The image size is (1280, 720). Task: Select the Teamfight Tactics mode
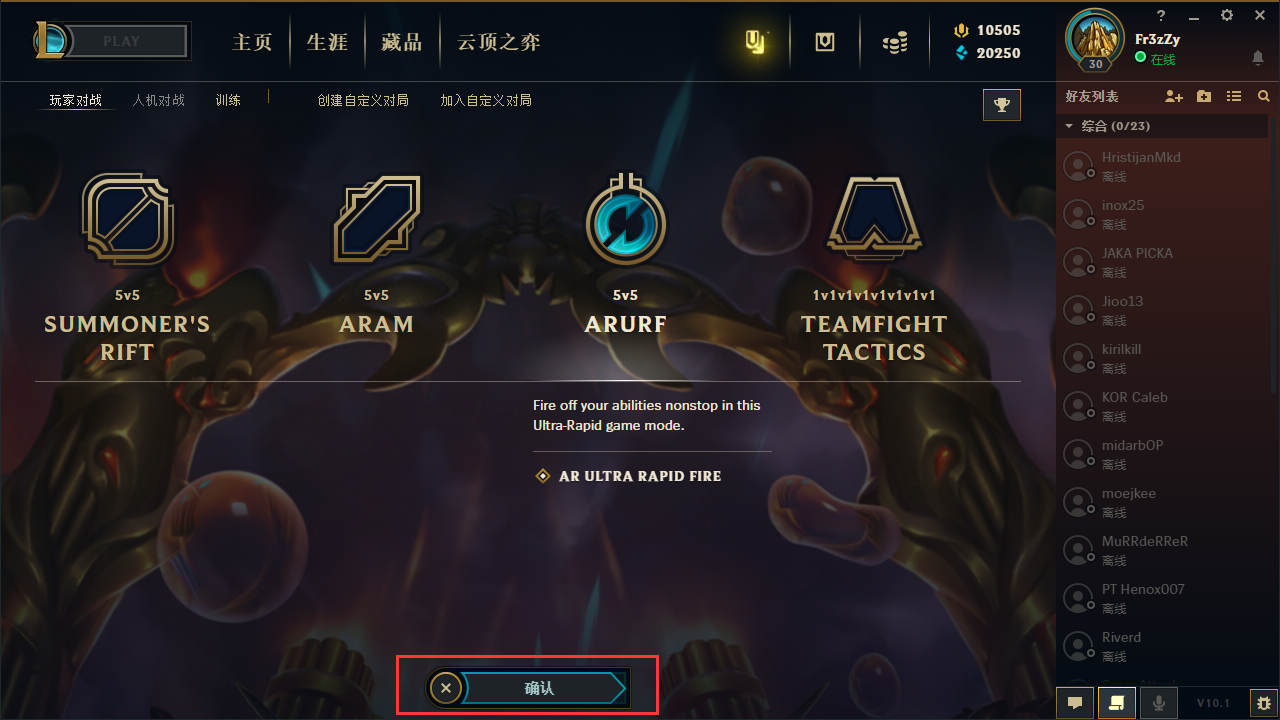pyautogui.click(x=874, y=220)
